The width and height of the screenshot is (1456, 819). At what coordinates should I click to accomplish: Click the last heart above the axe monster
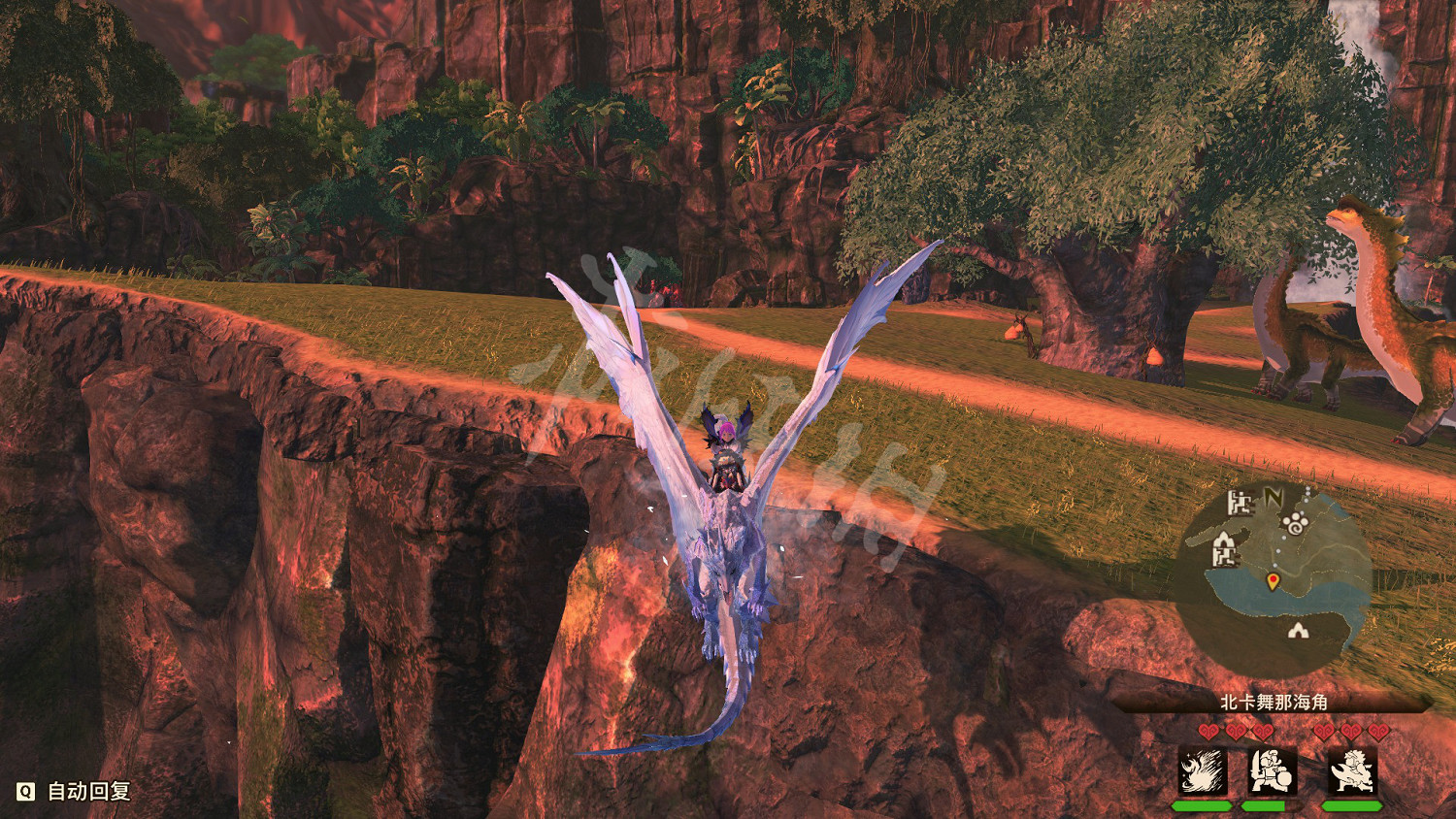[x=1379, y=732]
